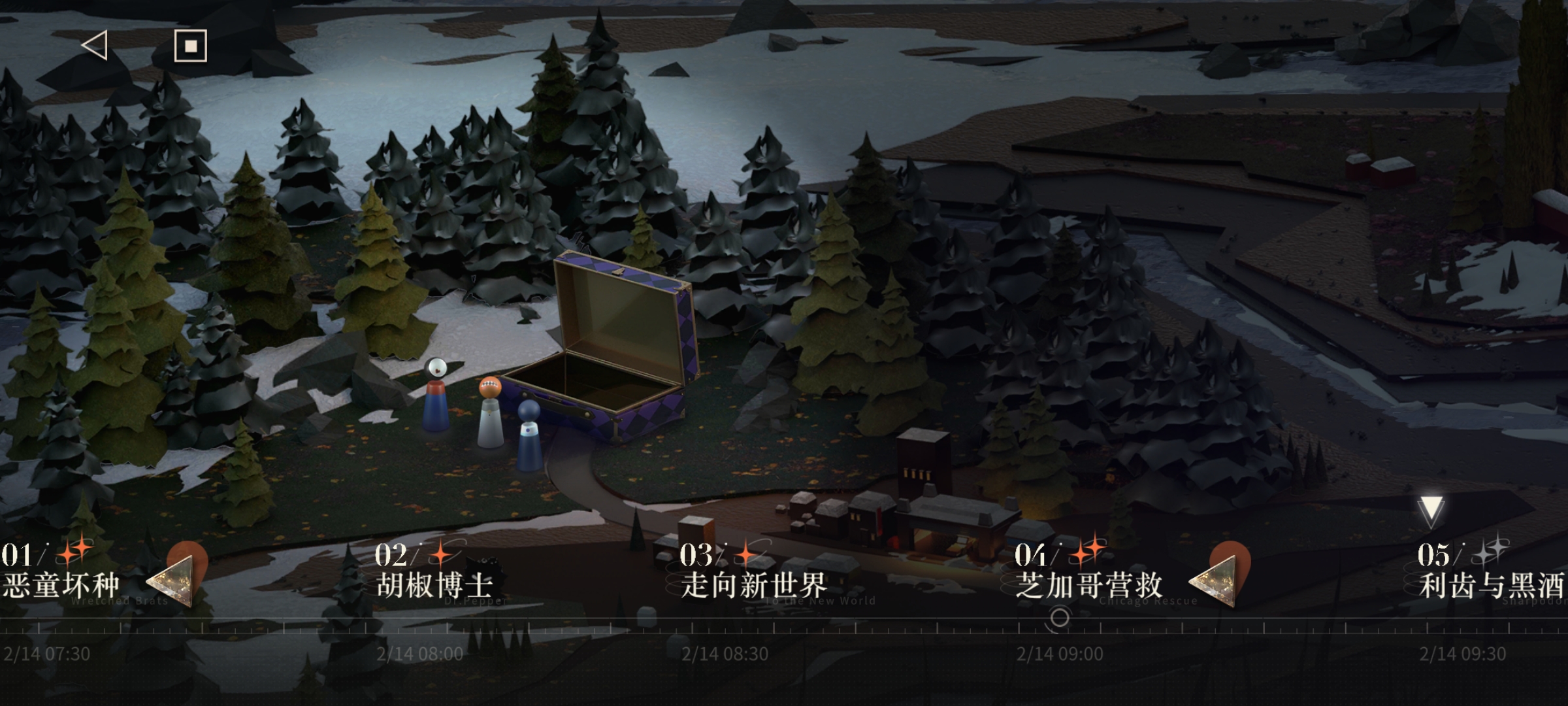Click the circular marker on the timeline
This screenshot has height=706, width=1568.
tap(1060, 617)
